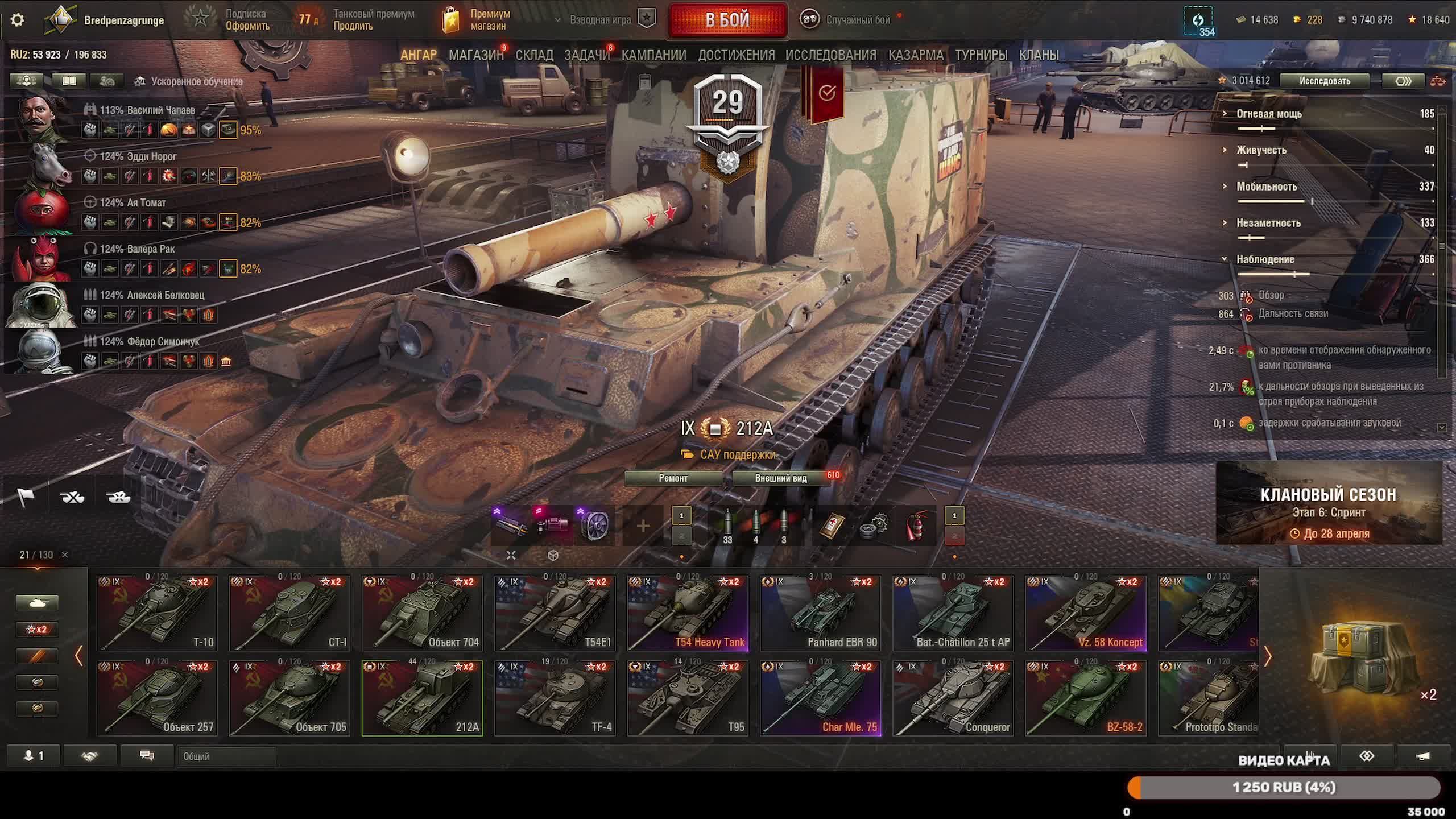Switch to the МАГАЗИН tab
This screenshot has width=1456, height=819.
coord(476,55)
